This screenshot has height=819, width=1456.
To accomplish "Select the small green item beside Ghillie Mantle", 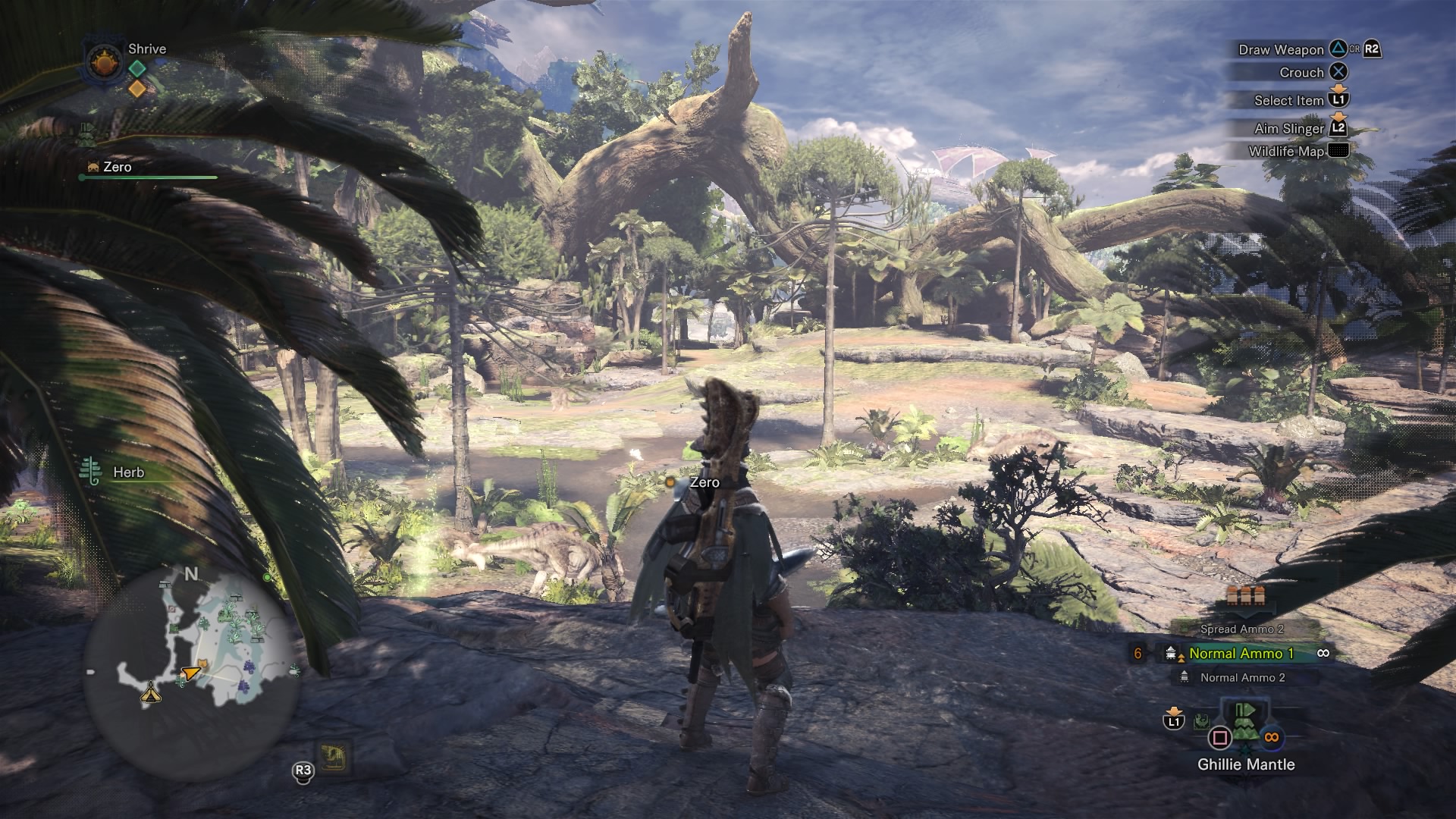I will click(1200, 721).
